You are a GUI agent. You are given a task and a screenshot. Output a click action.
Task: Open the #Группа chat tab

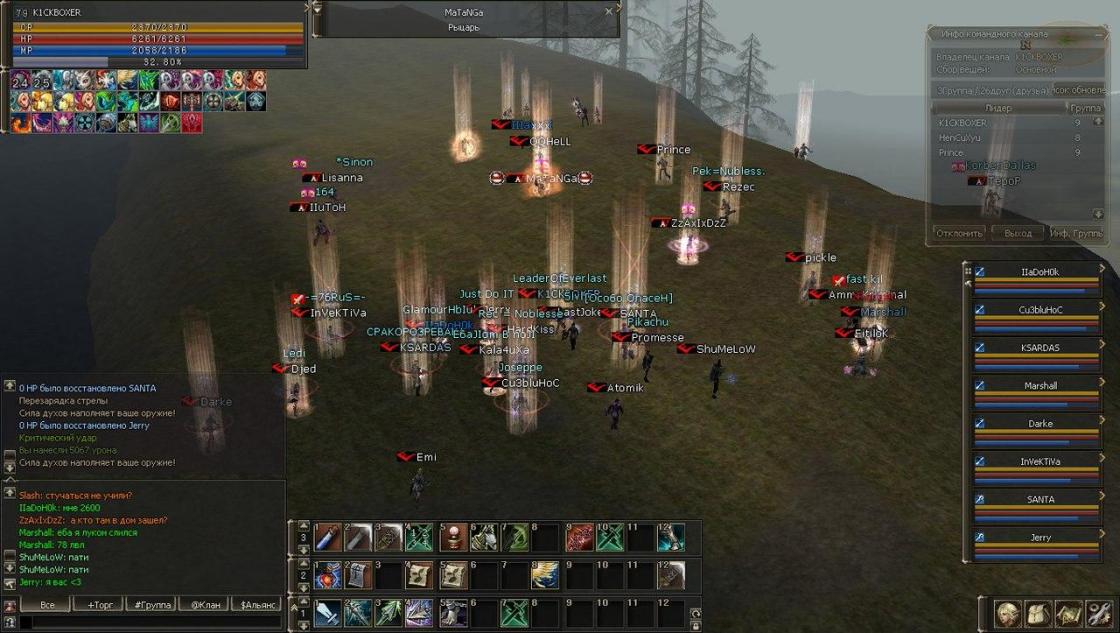pyautogui.click(x=152, y=605)
